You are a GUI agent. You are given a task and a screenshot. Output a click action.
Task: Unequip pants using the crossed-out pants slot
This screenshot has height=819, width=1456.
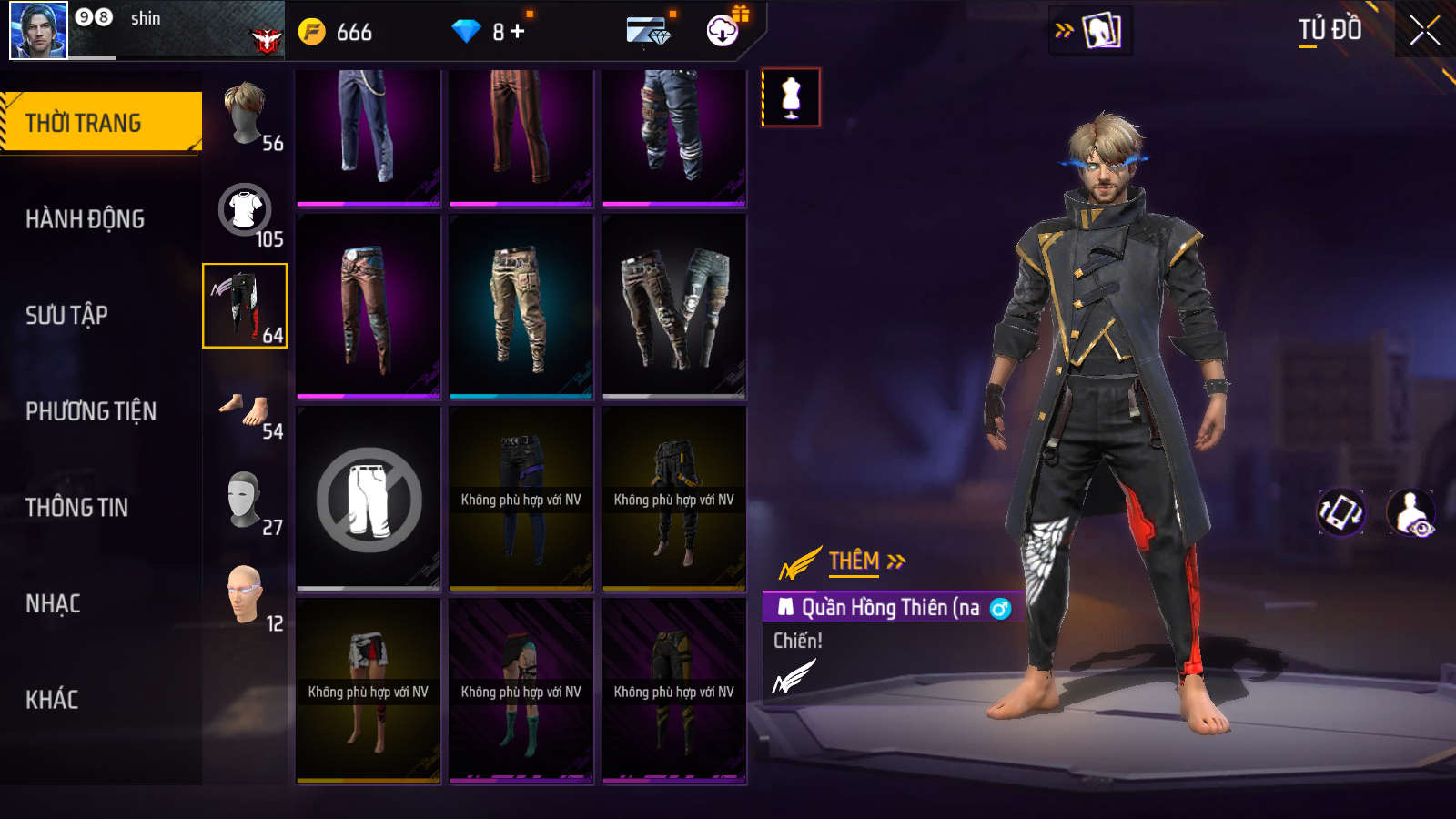point(369,500)
